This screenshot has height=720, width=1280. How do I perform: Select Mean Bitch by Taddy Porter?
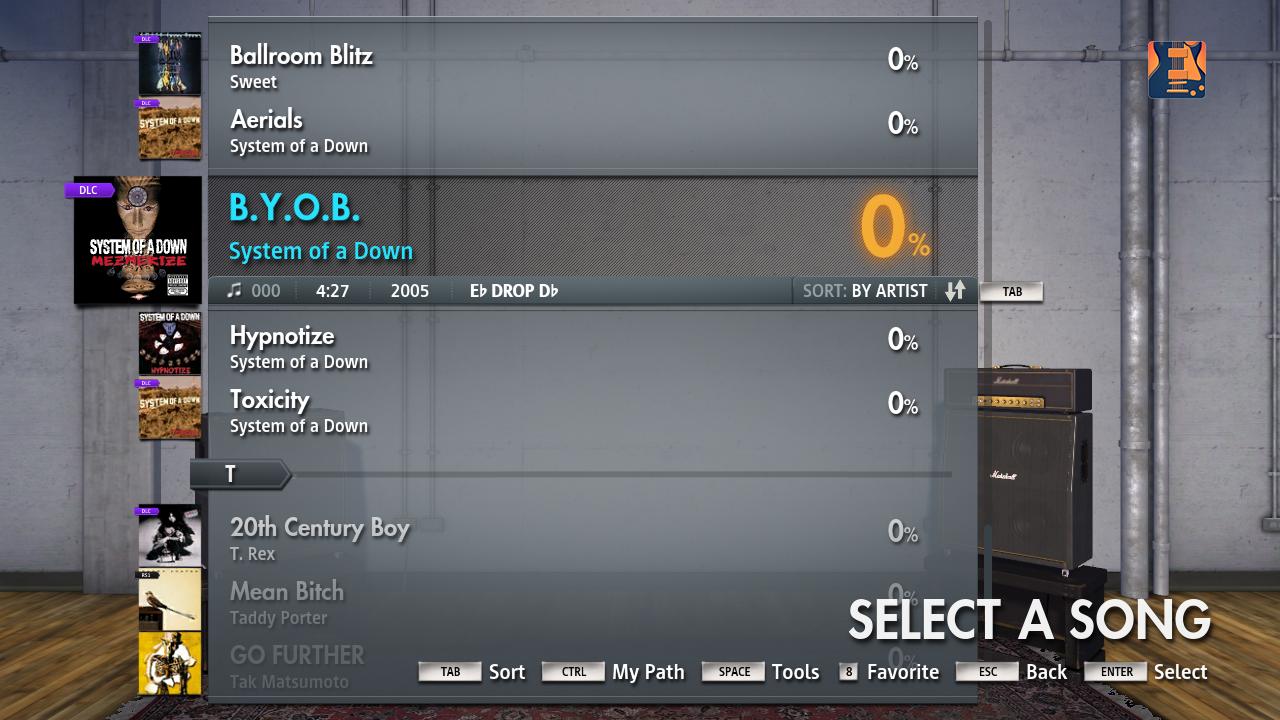590,602
